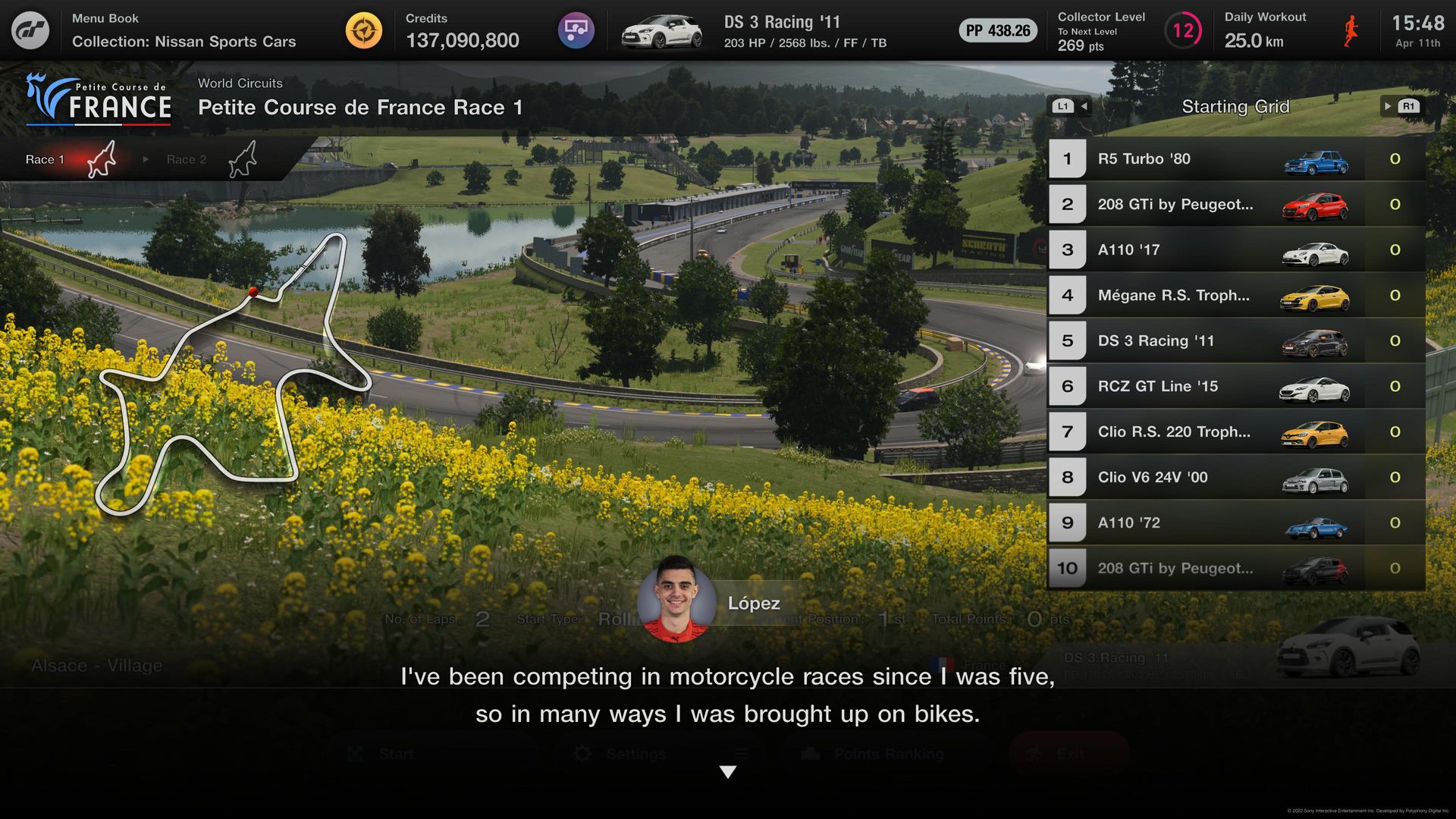Click the GT logo in the top bar
Image resolution: width=1456 pixels, height=819 pixels.
click(x=30, y=30)
